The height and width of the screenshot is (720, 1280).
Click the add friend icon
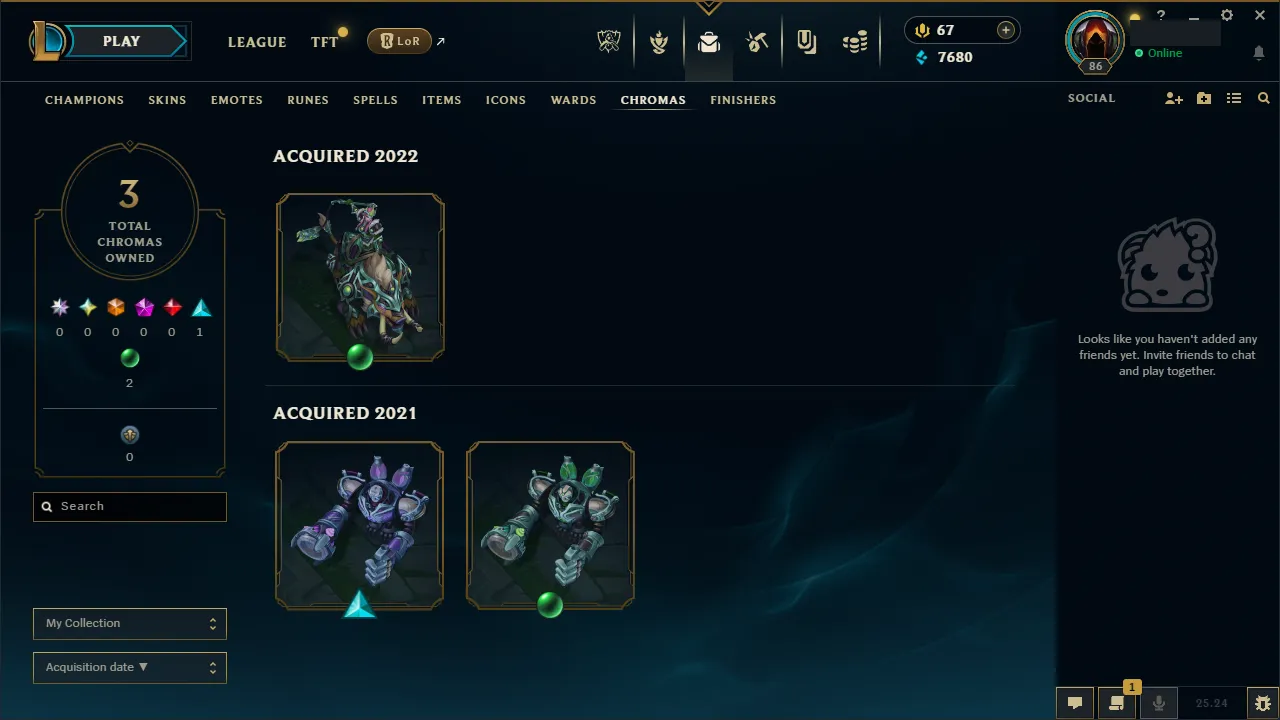(1174, 98)
